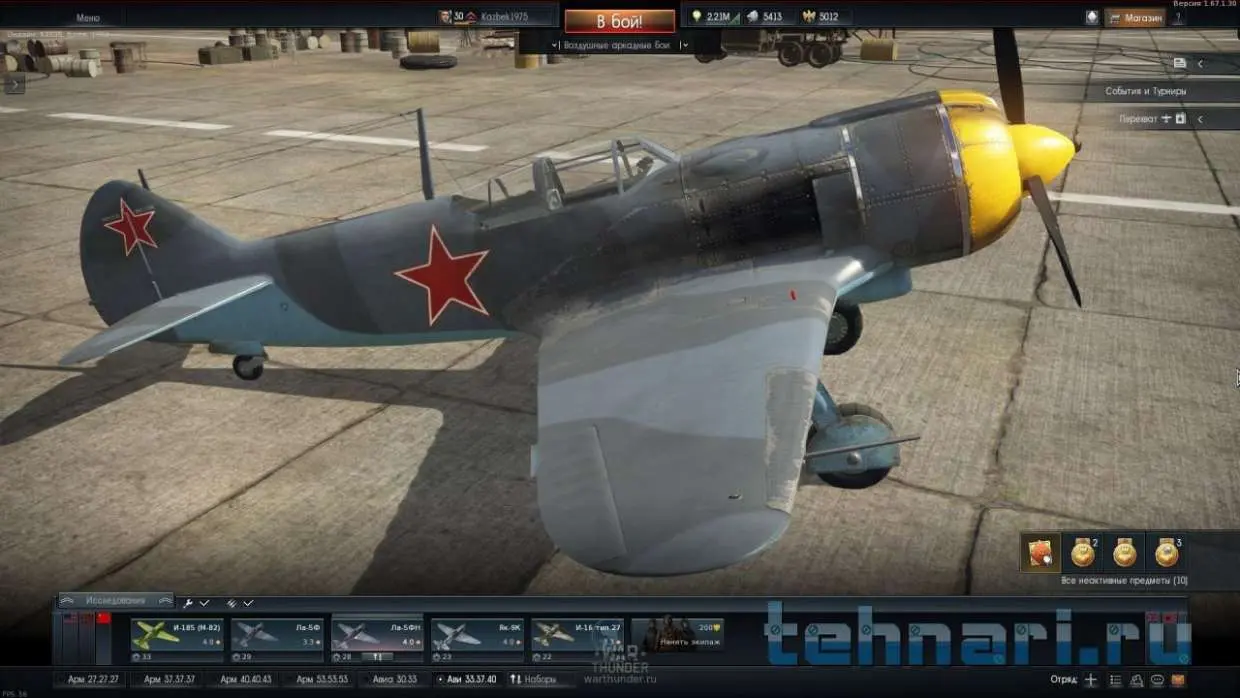Show all inactive items (10)

(1124, 580)
